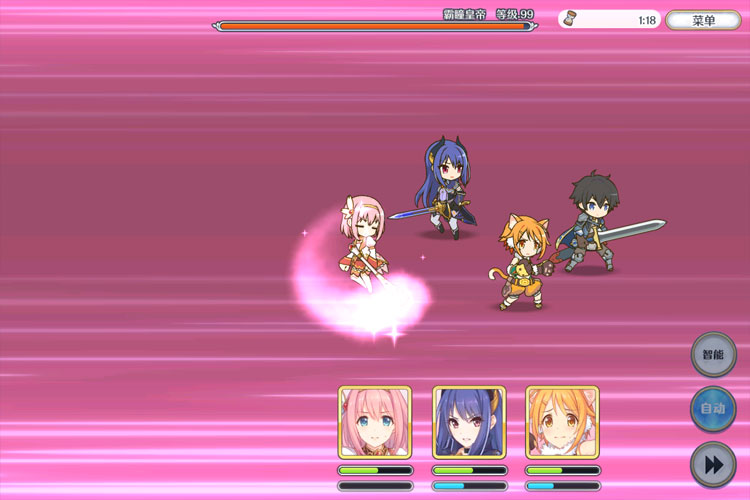Select the dark blue-haired character portrait
The height and width of the screenshot is (500, 750).
point(469,422)
